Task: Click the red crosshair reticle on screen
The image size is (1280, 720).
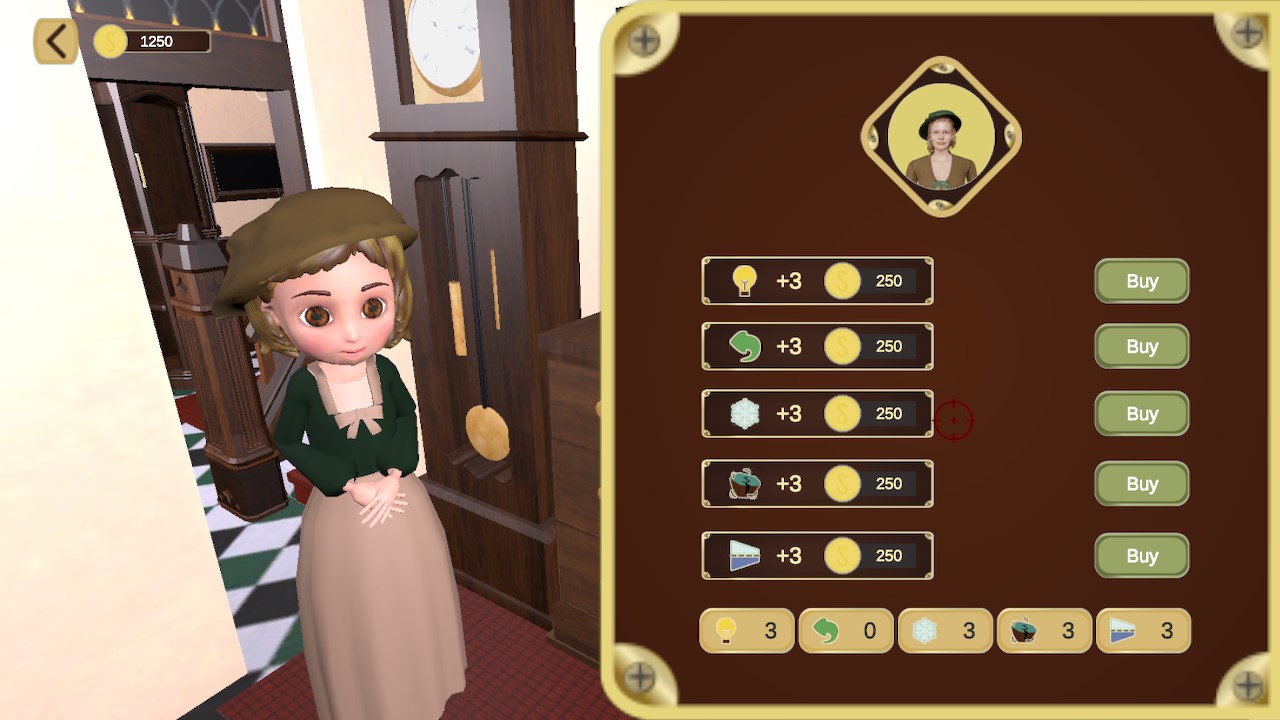Action: tap(953, 419)
